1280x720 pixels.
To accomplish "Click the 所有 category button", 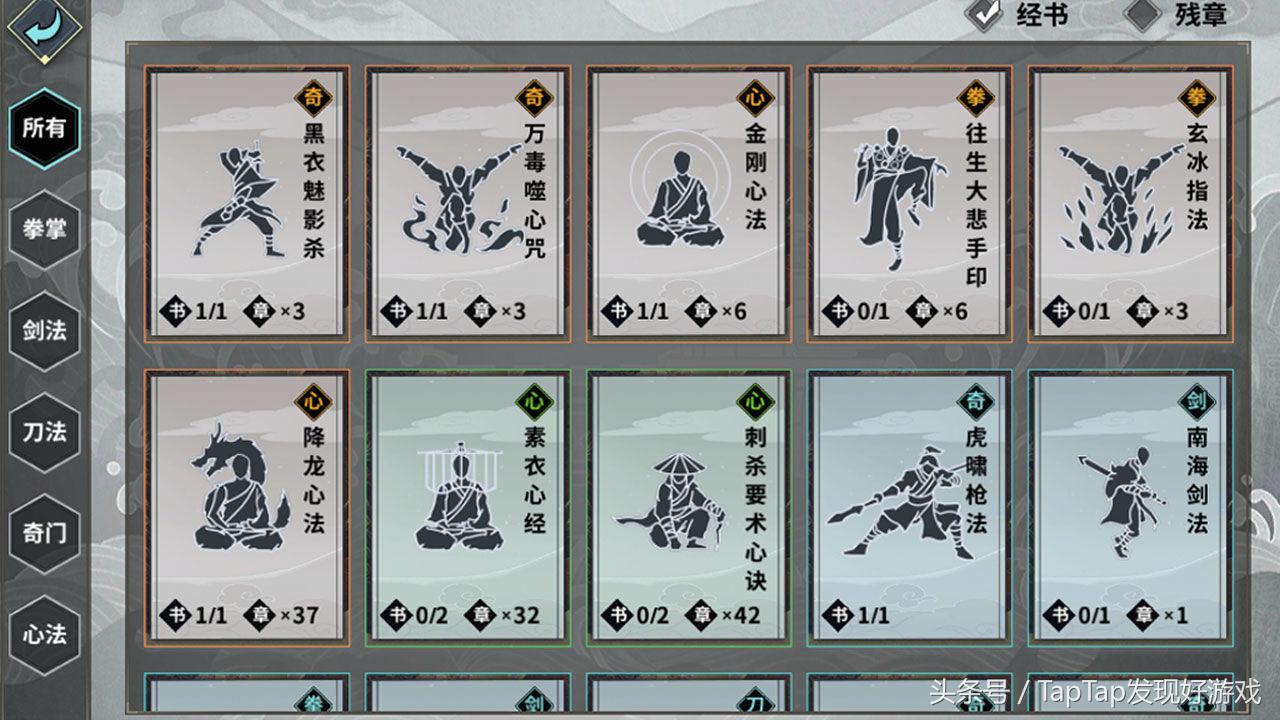I will click(x=42, y=130).
